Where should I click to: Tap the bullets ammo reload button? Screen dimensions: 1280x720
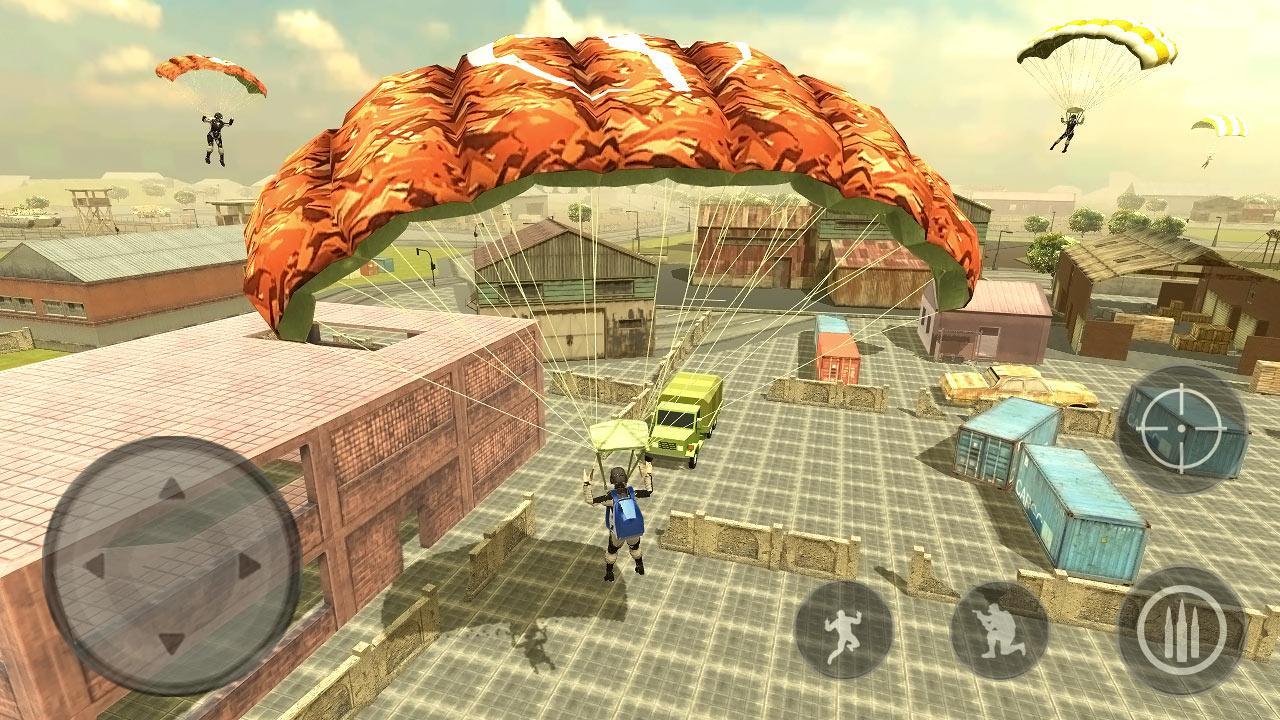coord(1182,630)
